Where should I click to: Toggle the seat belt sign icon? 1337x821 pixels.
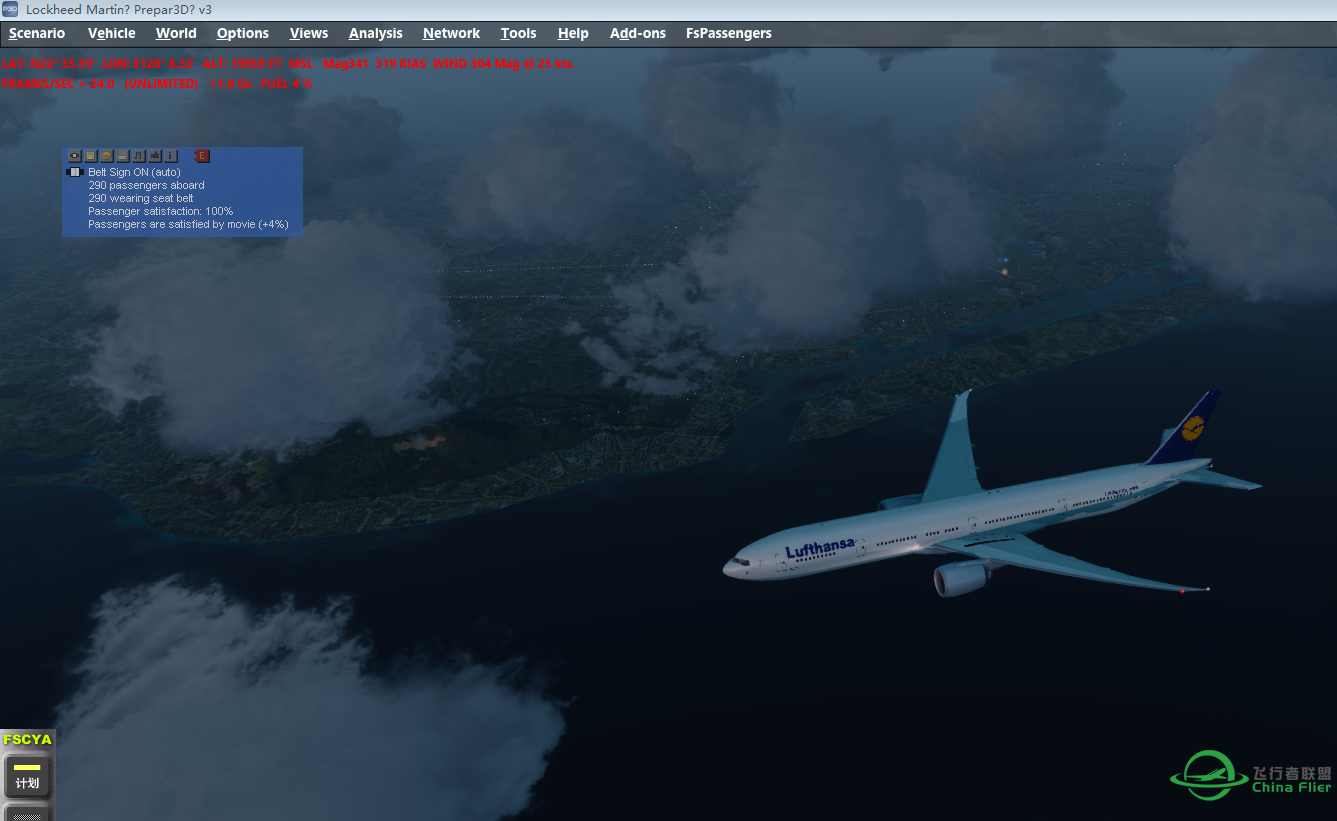tap(74, 156)
